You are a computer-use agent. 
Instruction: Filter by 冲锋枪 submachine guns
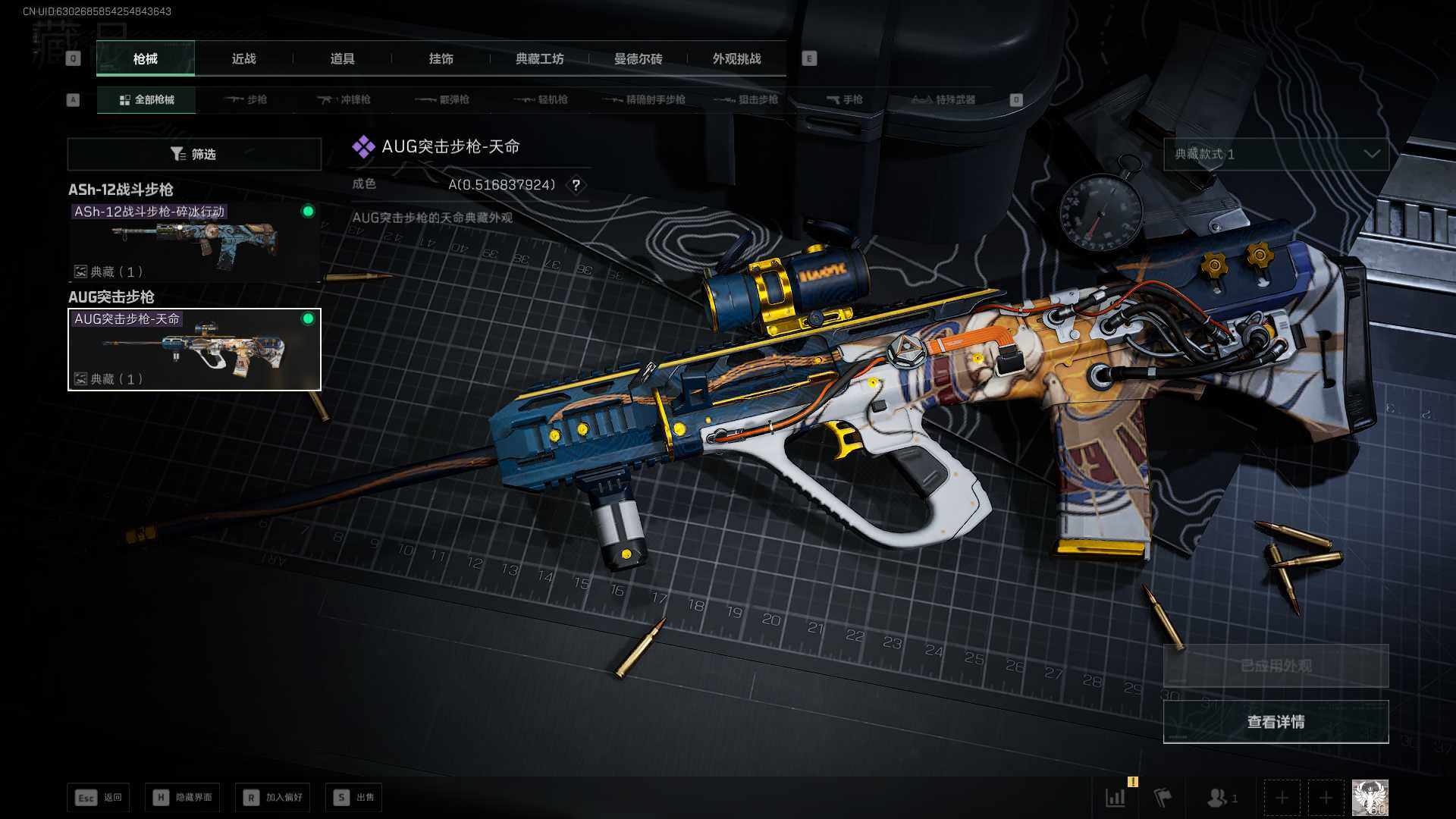pos(344,100)
